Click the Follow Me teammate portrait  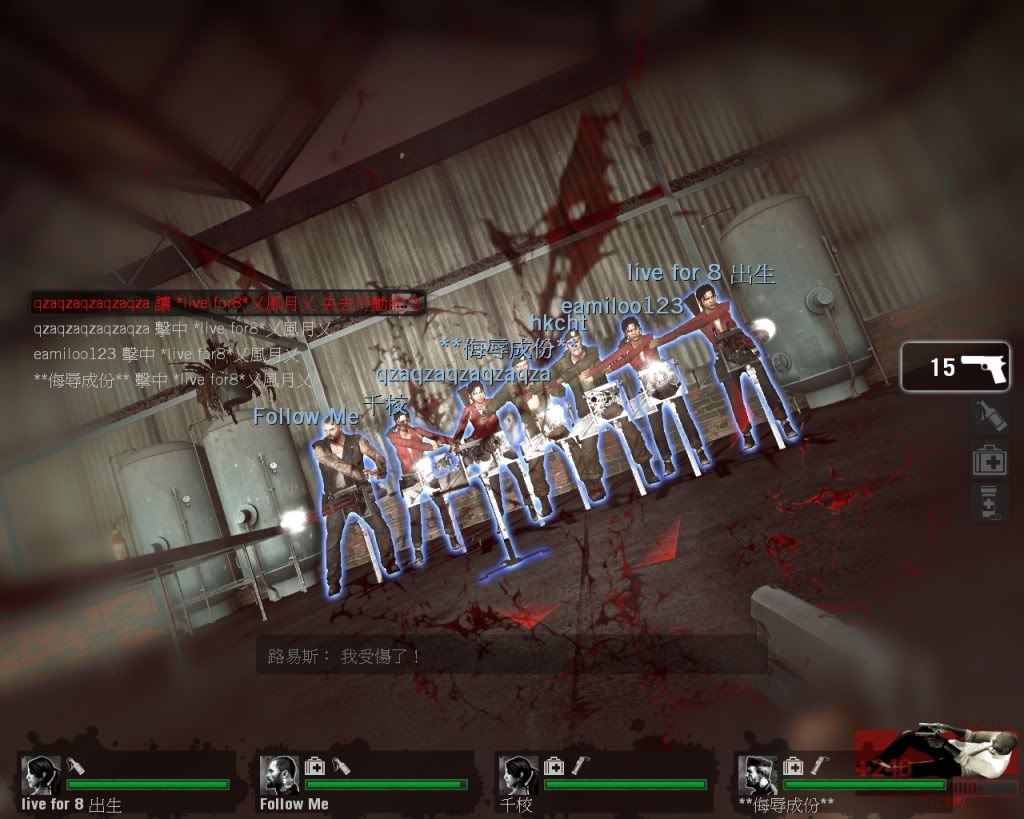coord(280,775)
